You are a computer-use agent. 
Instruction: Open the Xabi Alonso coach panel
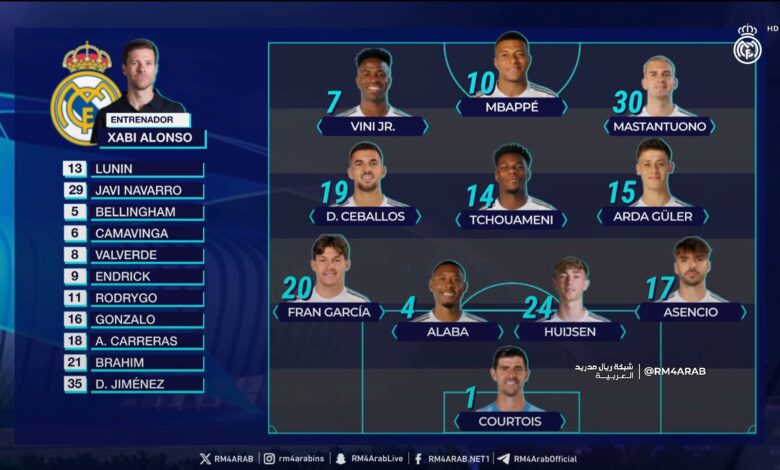tap(150, 137)
